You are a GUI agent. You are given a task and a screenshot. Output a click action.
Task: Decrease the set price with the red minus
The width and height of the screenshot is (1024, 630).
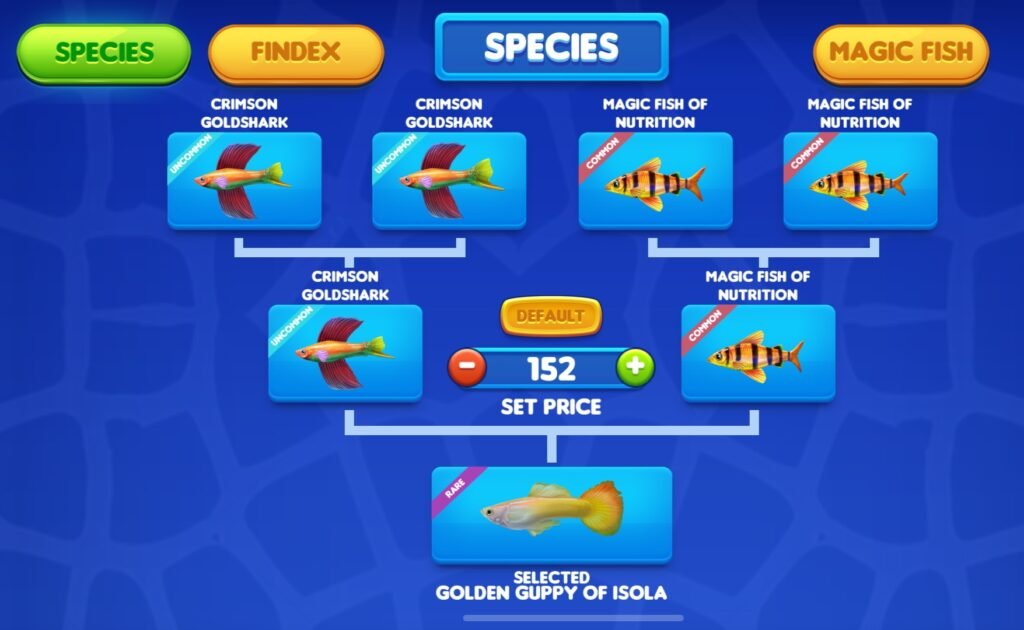[x=467, y=368]
